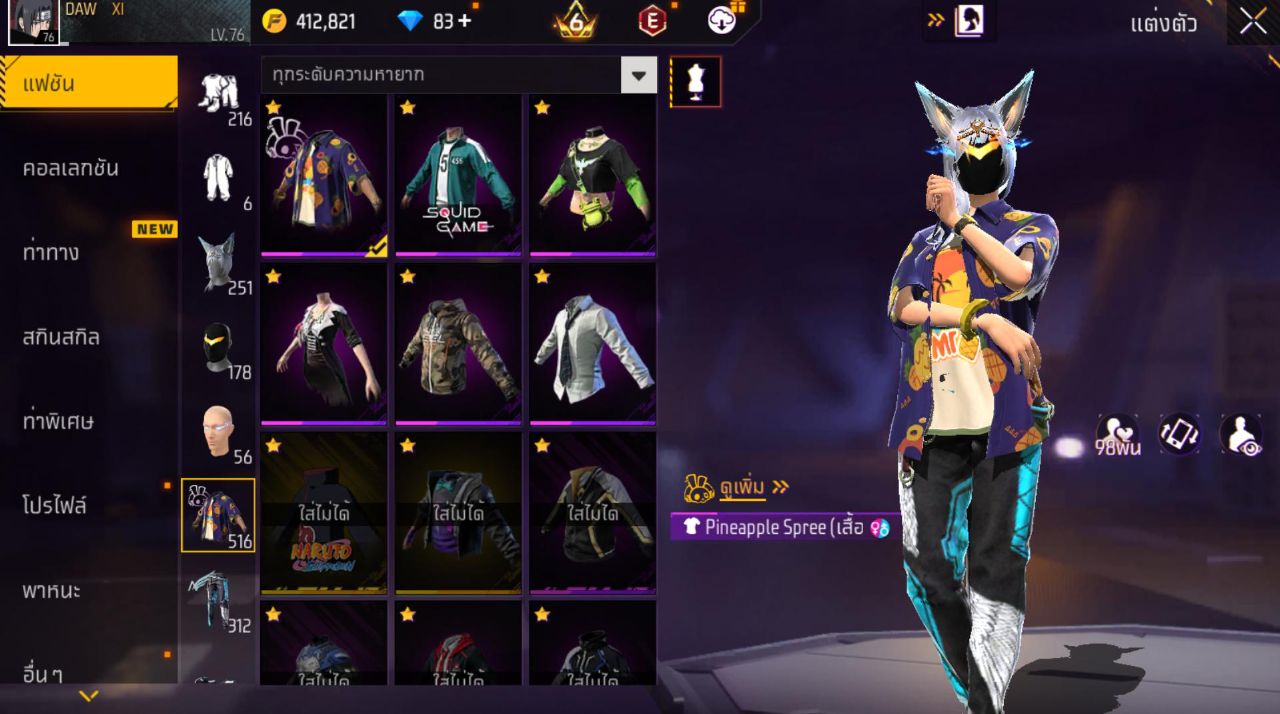The image size is (1280, 714).
Task: Pick the green and black crop top
Action: tap(592, 175)
